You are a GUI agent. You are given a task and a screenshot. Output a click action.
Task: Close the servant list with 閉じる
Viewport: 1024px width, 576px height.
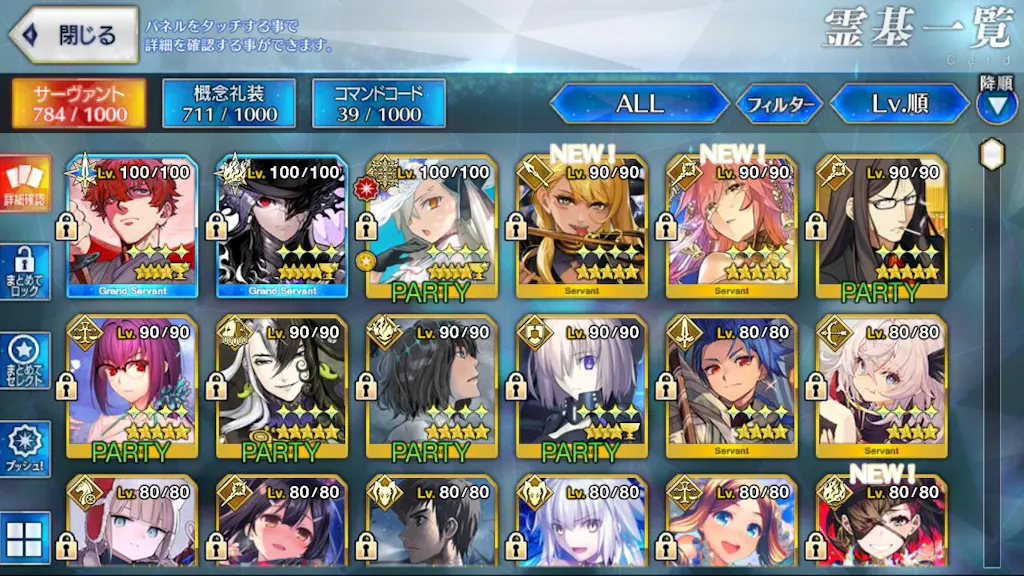(74, 36)
